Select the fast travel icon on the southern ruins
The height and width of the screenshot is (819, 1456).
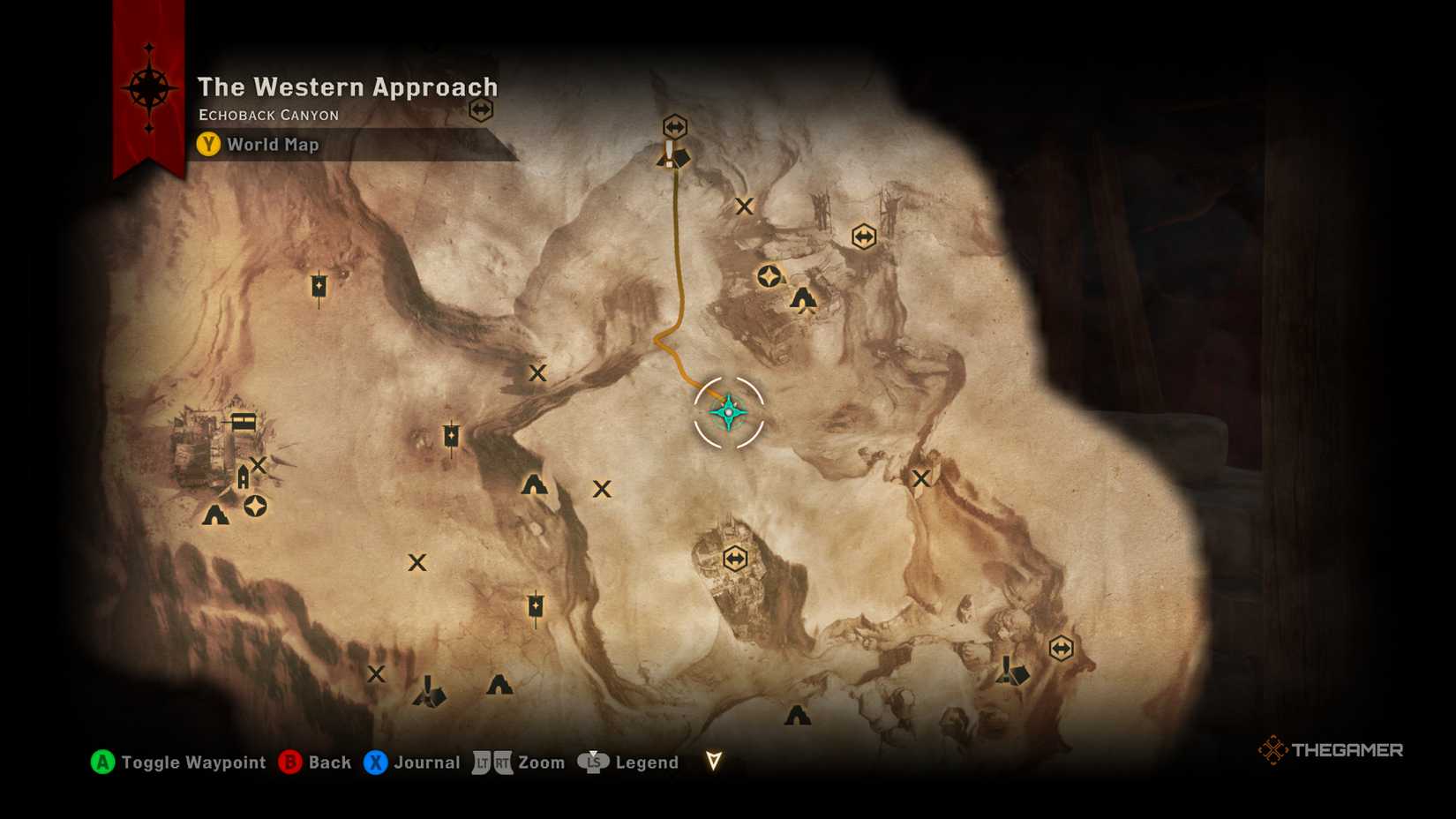point(735,557)
